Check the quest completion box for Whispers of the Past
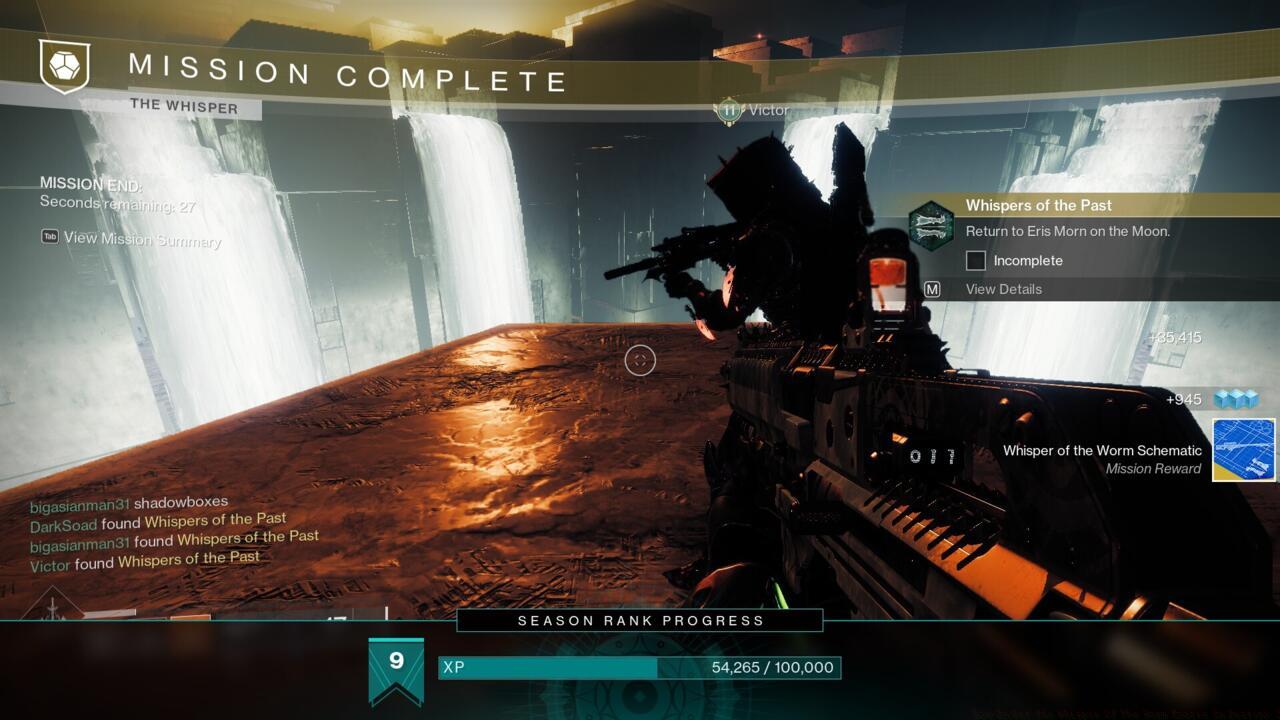Viewport: 1280px width, 720px height. 974,260
